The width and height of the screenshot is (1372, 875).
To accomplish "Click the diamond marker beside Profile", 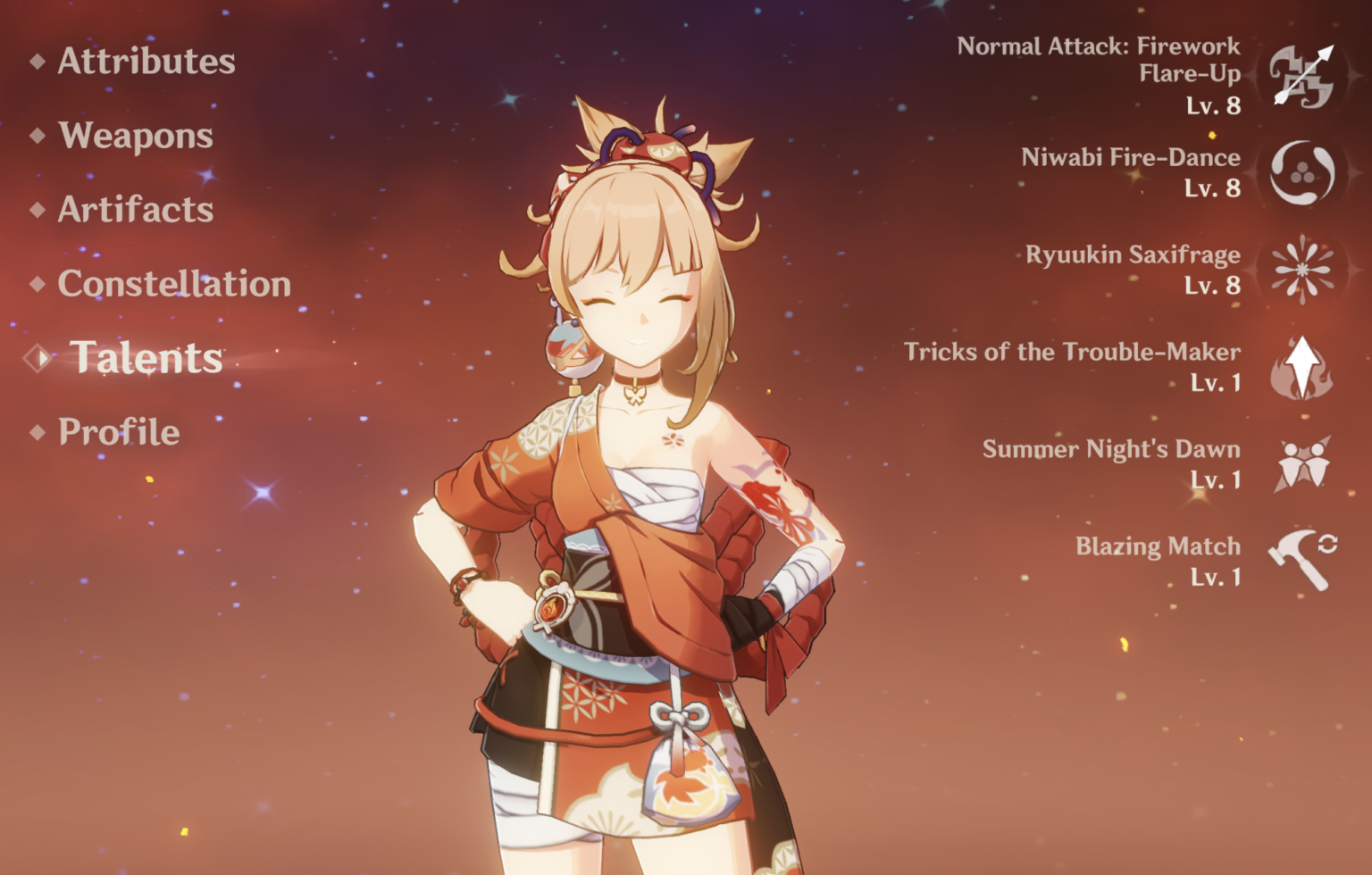I will click(x=38, y=433).
